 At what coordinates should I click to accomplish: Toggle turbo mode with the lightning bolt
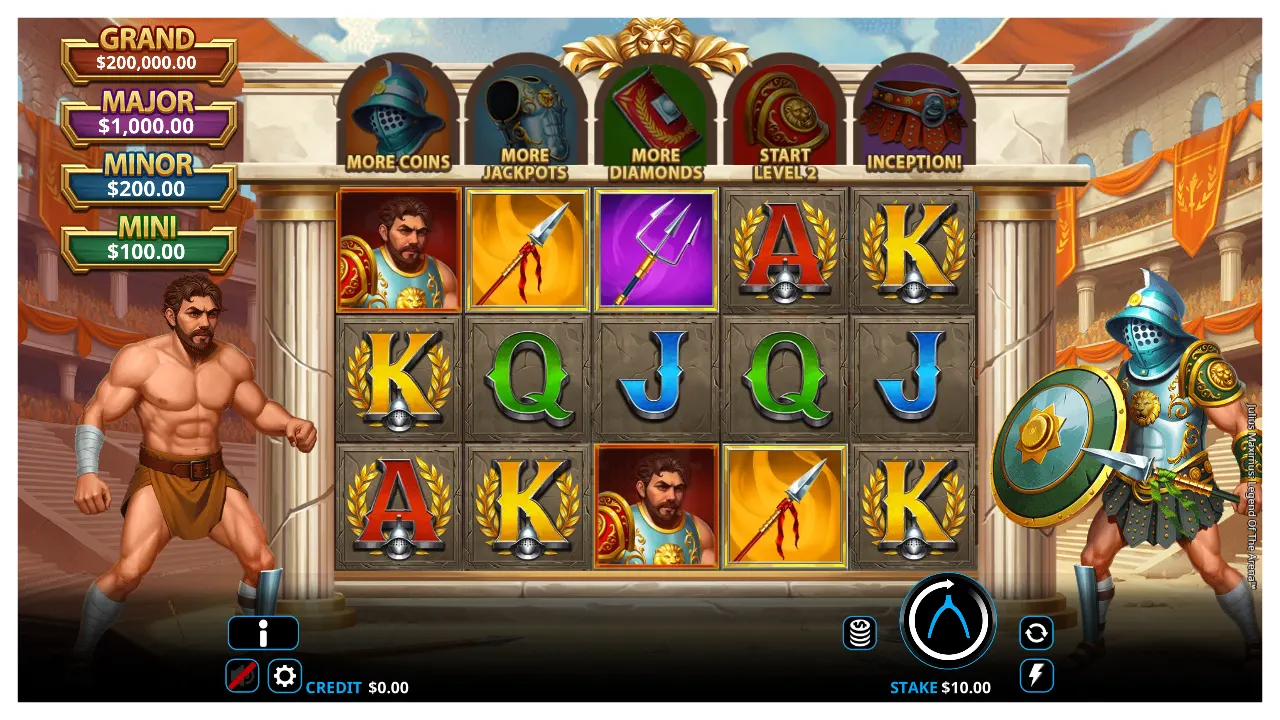1036,675
